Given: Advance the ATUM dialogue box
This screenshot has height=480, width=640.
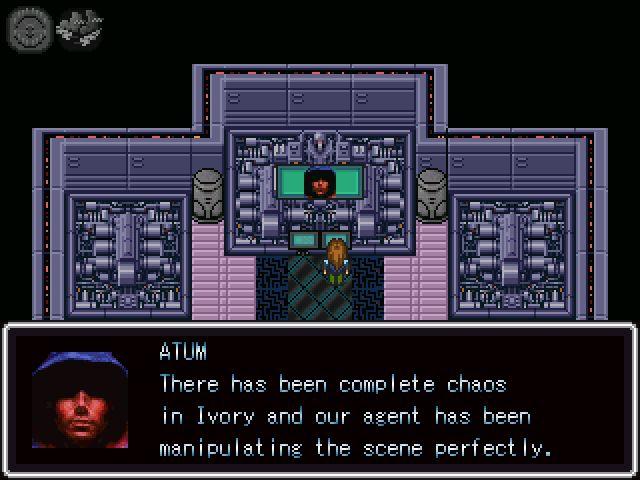Looking at the screenshot, I should coord(320,400).
